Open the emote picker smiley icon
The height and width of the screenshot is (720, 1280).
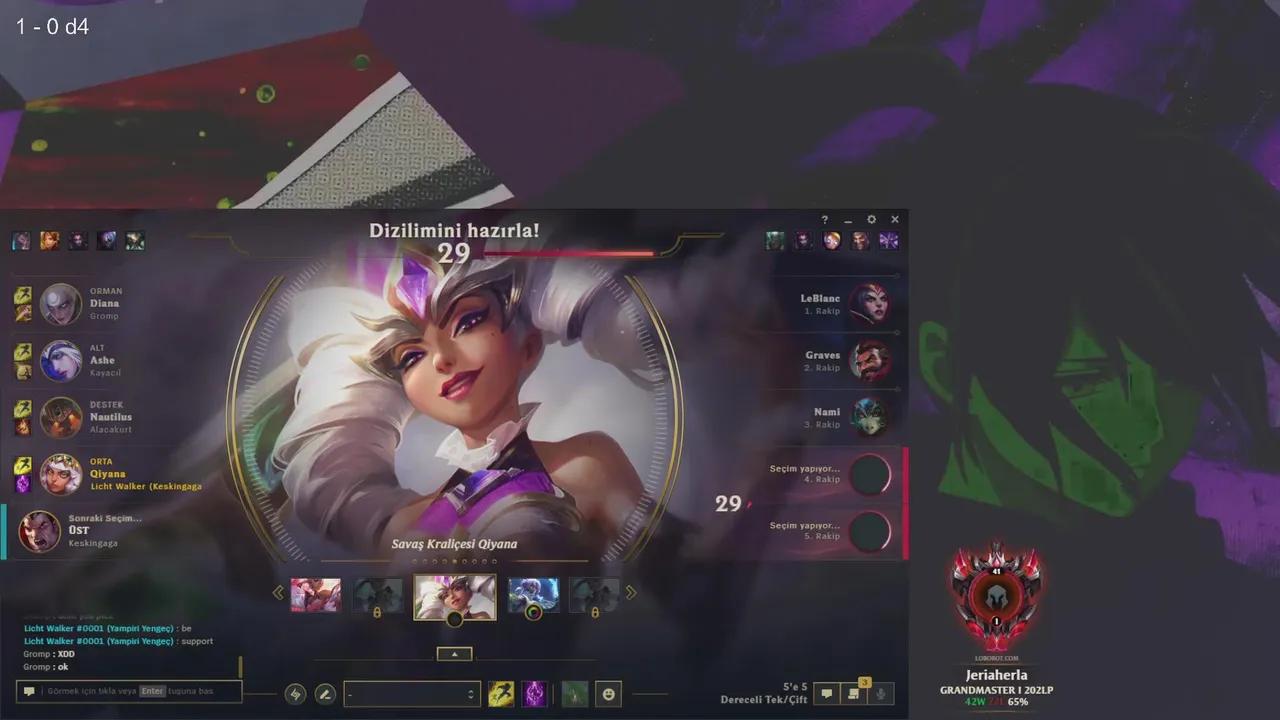pos(609,693)
